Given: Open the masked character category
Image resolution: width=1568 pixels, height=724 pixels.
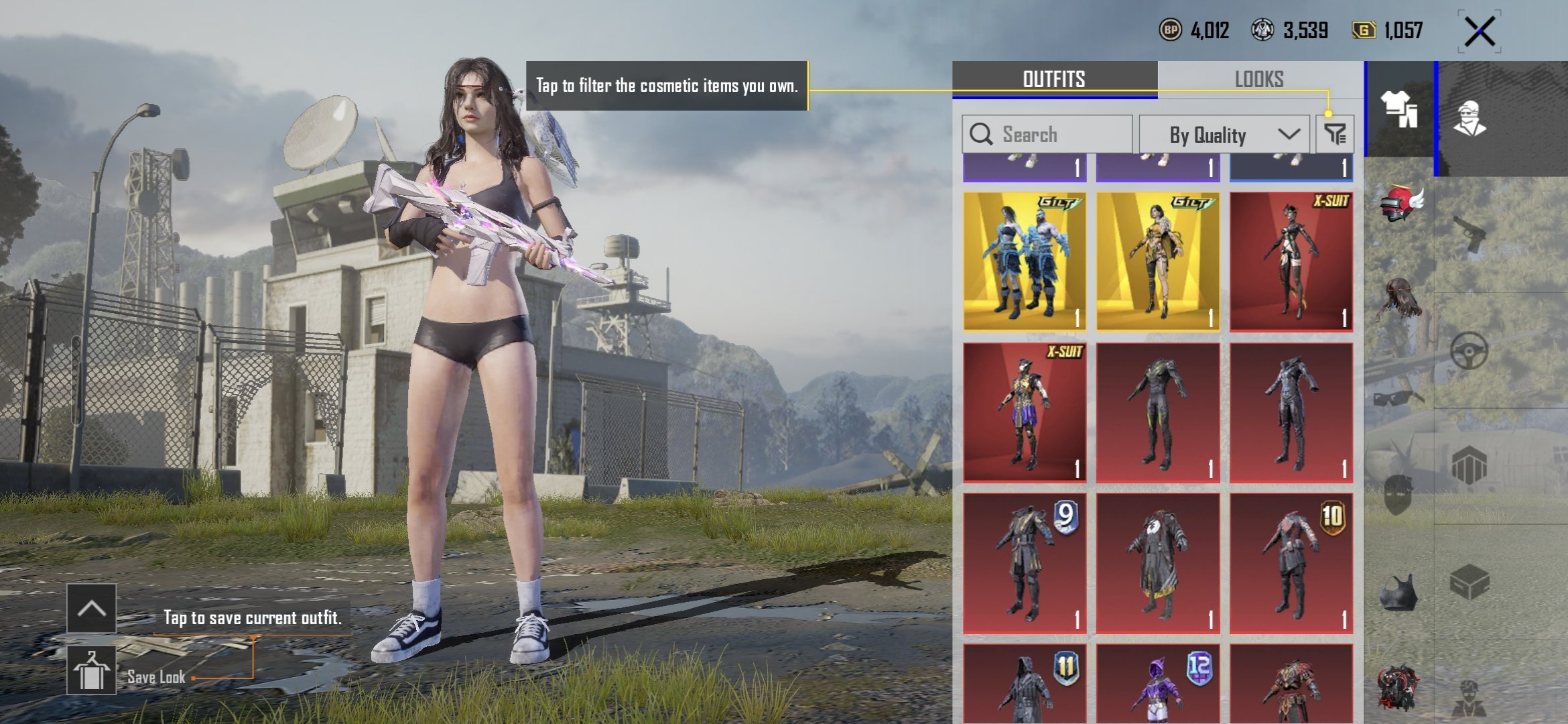Looking at the screenshot, I should tap(1470, 119).
